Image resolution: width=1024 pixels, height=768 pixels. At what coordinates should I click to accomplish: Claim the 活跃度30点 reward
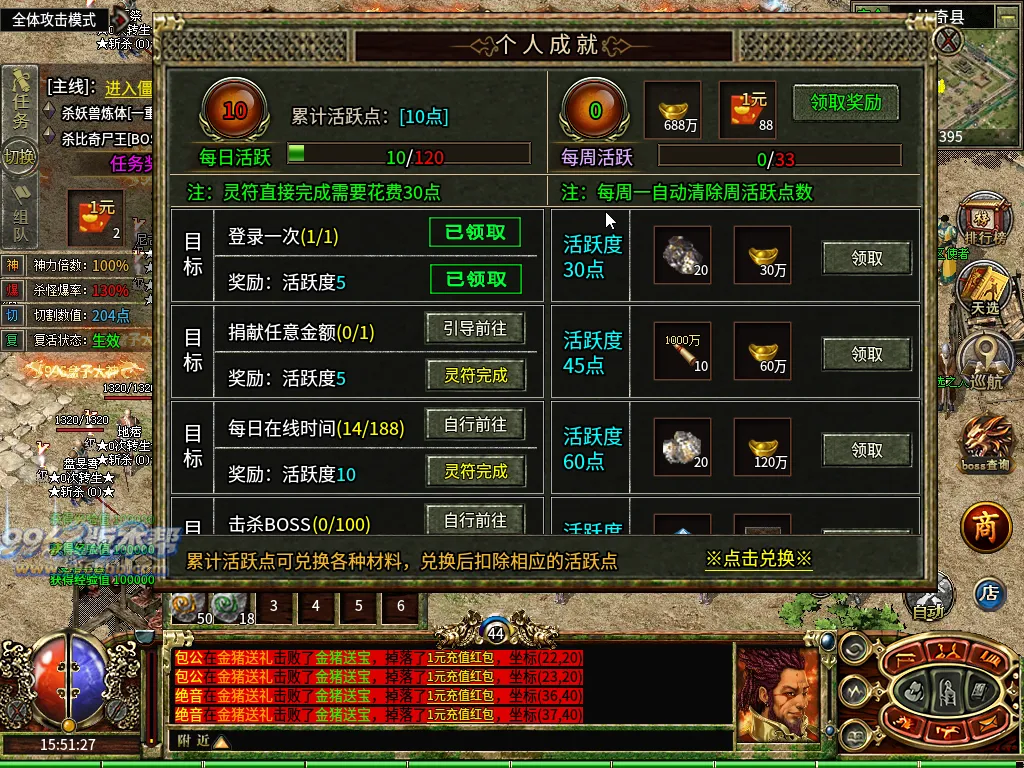tap(867, 258)
